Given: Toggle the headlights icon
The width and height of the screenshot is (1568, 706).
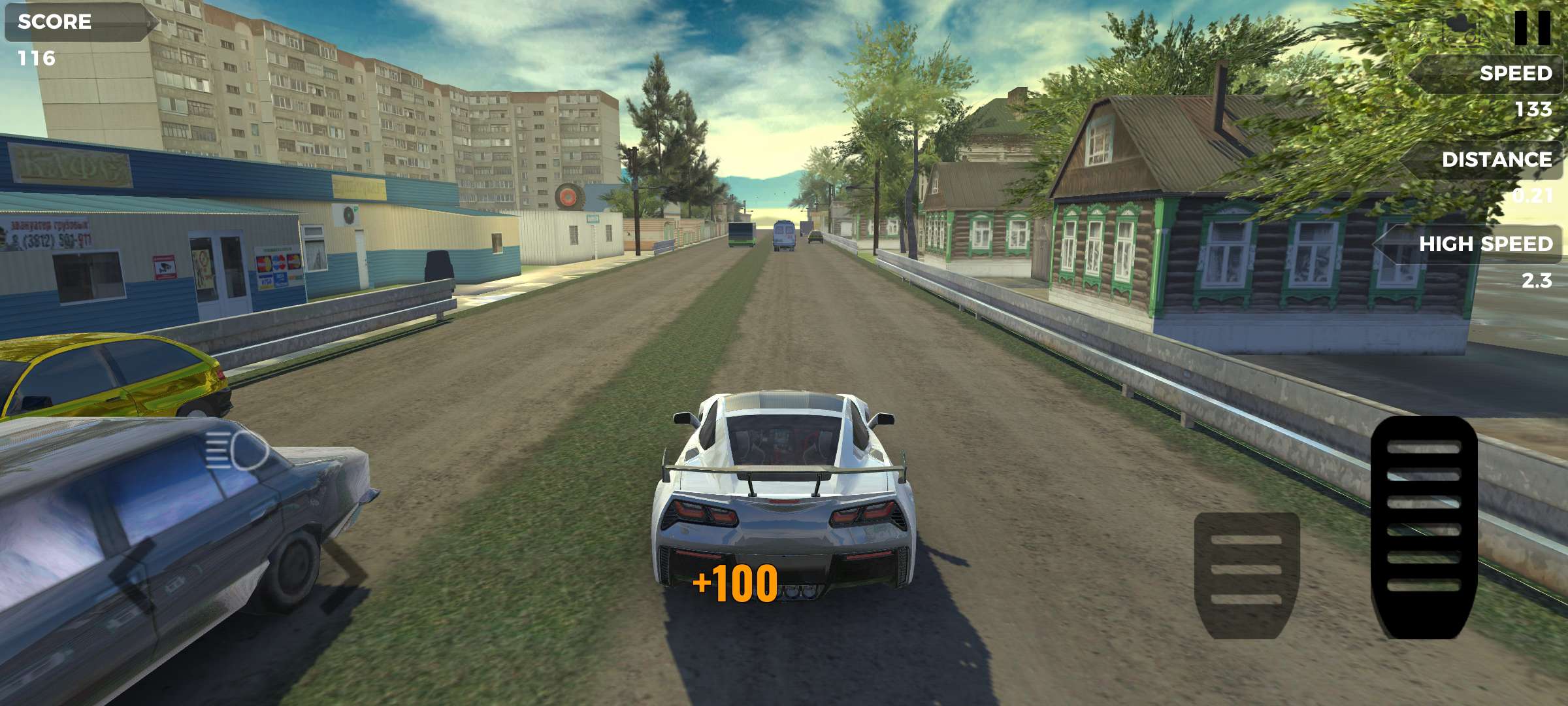Looking at the screenshot, I should (x=237, y=450).
